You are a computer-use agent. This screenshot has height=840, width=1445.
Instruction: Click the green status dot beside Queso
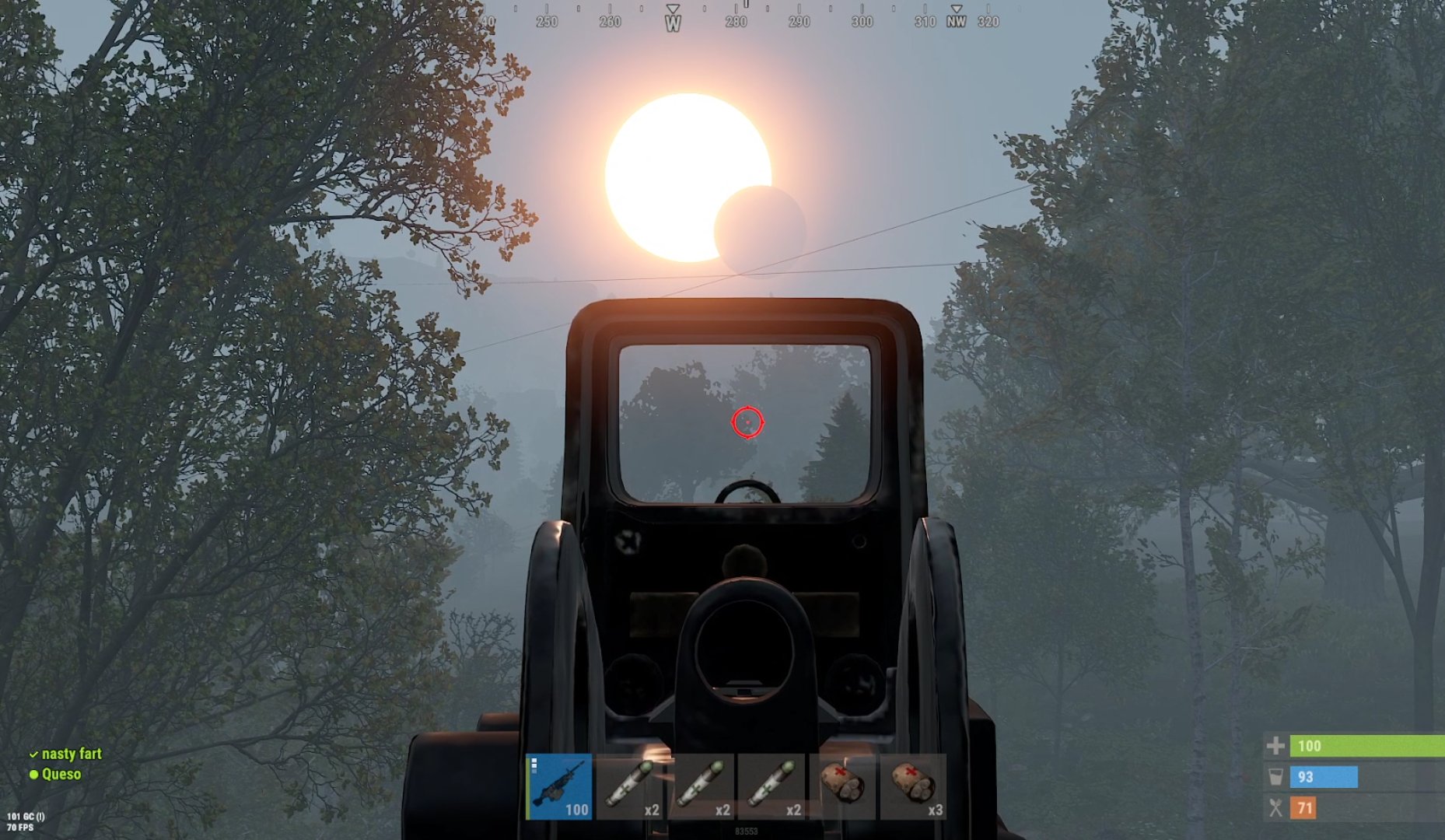(34, 775)
